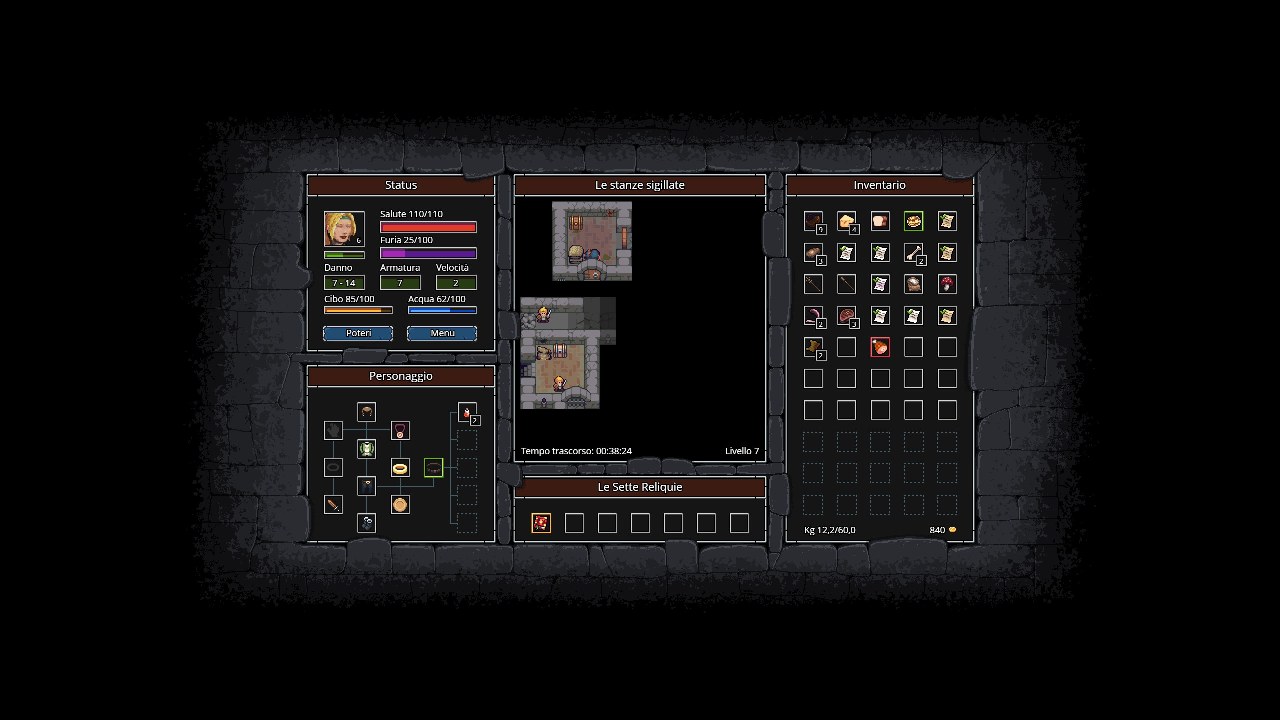Select the cheese wedge in the inventory
The width and height of the screenshot is (1280, 720).
pyautogui.click(x=846, y=221)
